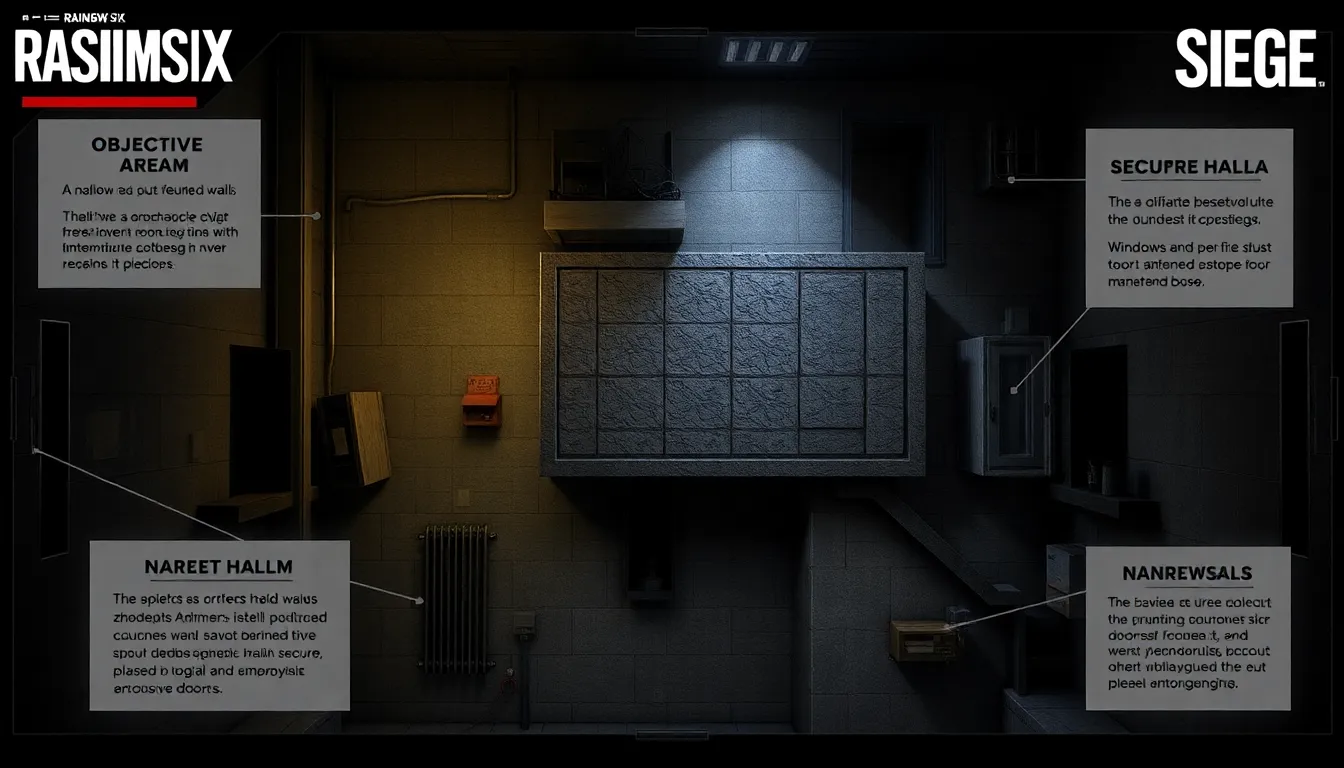The image size is (1344, 768).
Task: Choose the Nareet Hallm description panel
Action: (x=219, y=625)
